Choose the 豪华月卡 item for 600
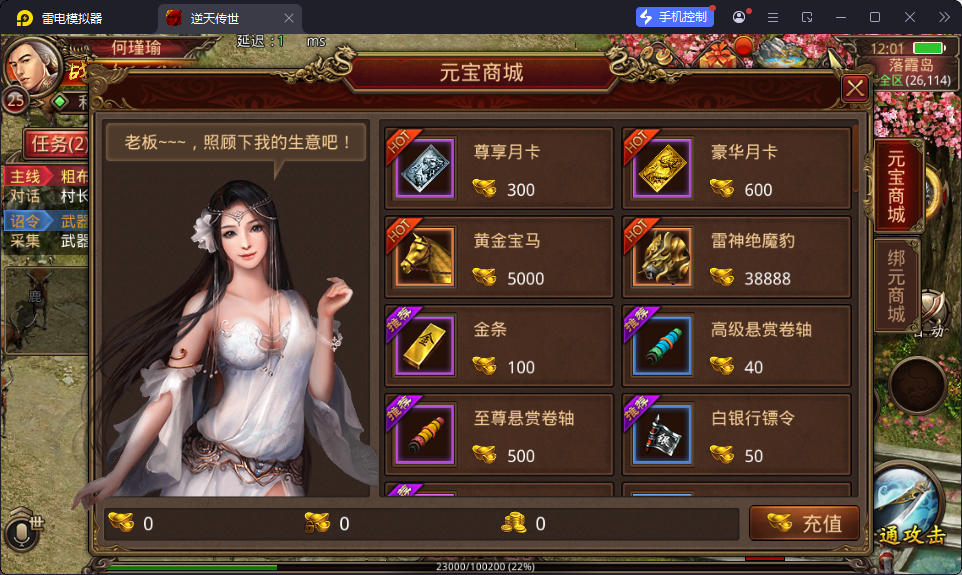This screenshot has height=575, width=962. tap(737, 169)
